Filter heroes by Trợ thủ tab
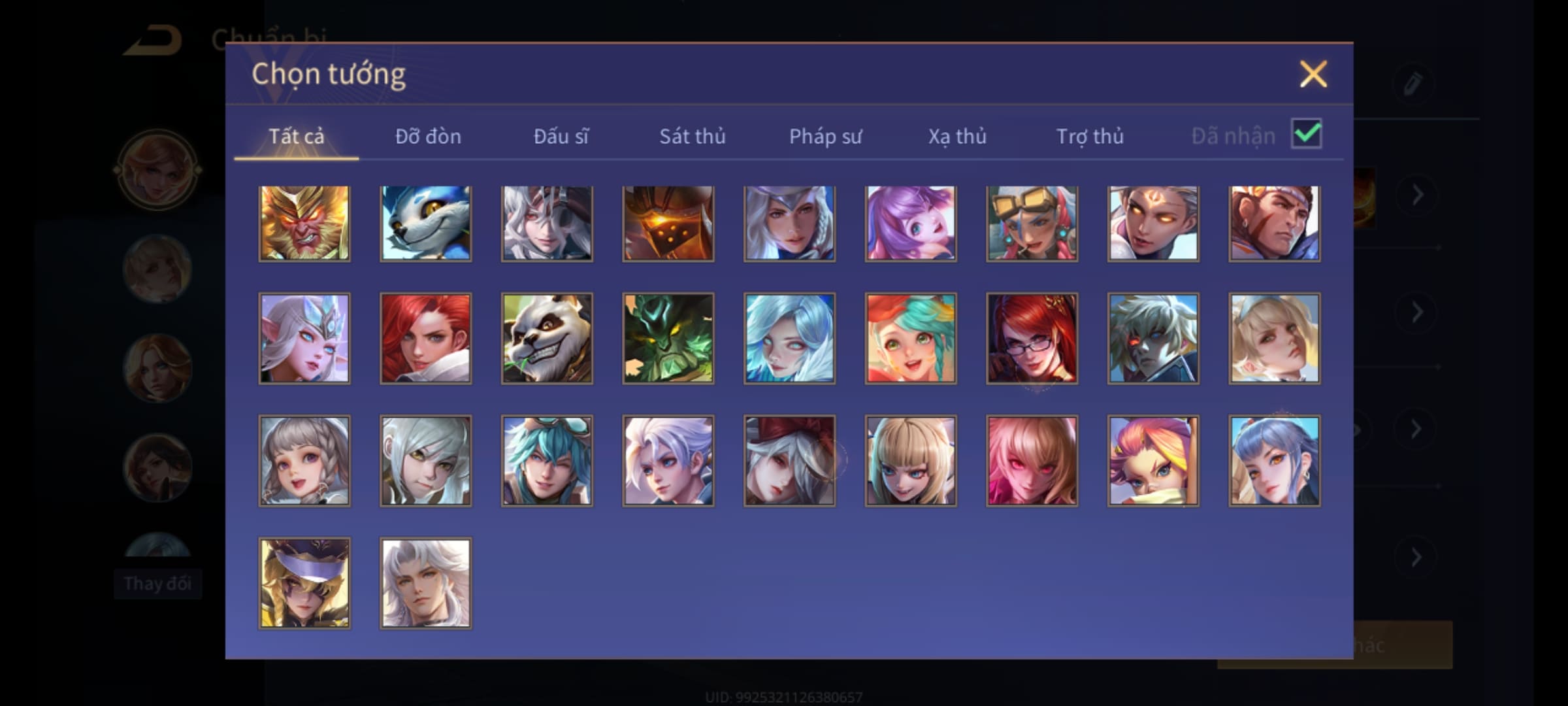The width and height of the screenshot is (1568, 706). point(1090,136)
